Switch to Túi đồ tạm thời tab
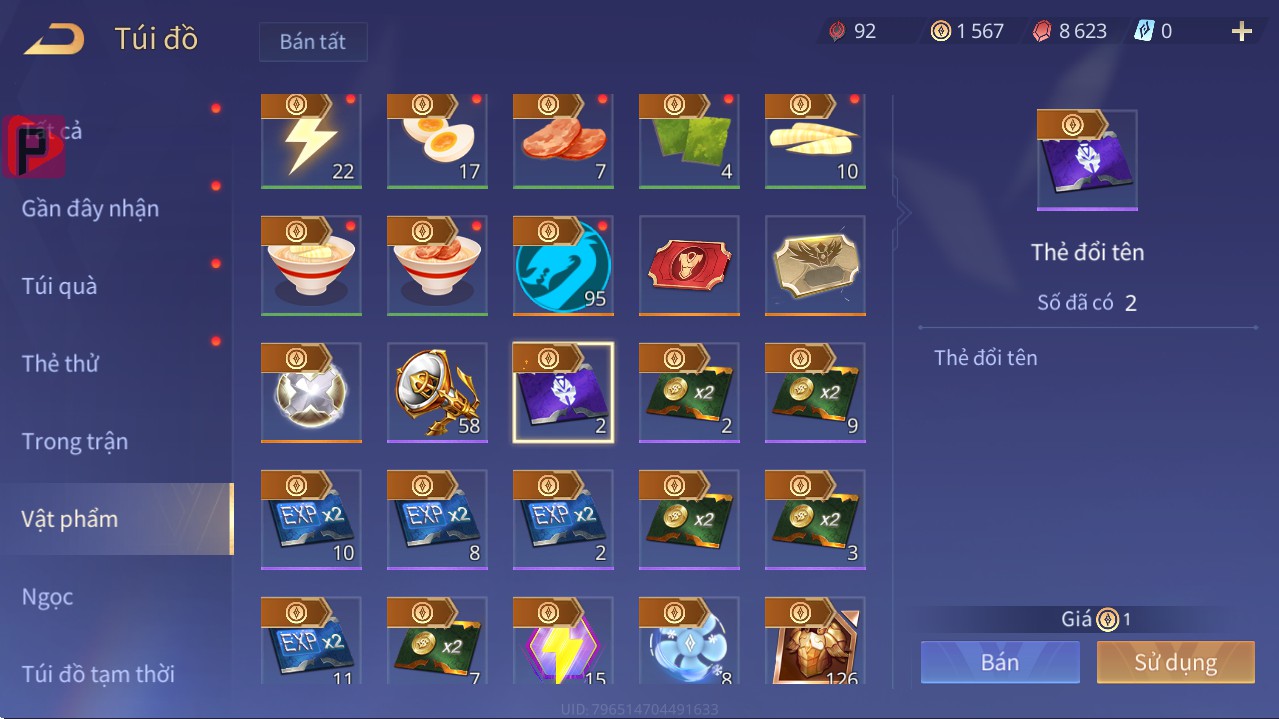The image size is (1279, 719). coord(98,674)
